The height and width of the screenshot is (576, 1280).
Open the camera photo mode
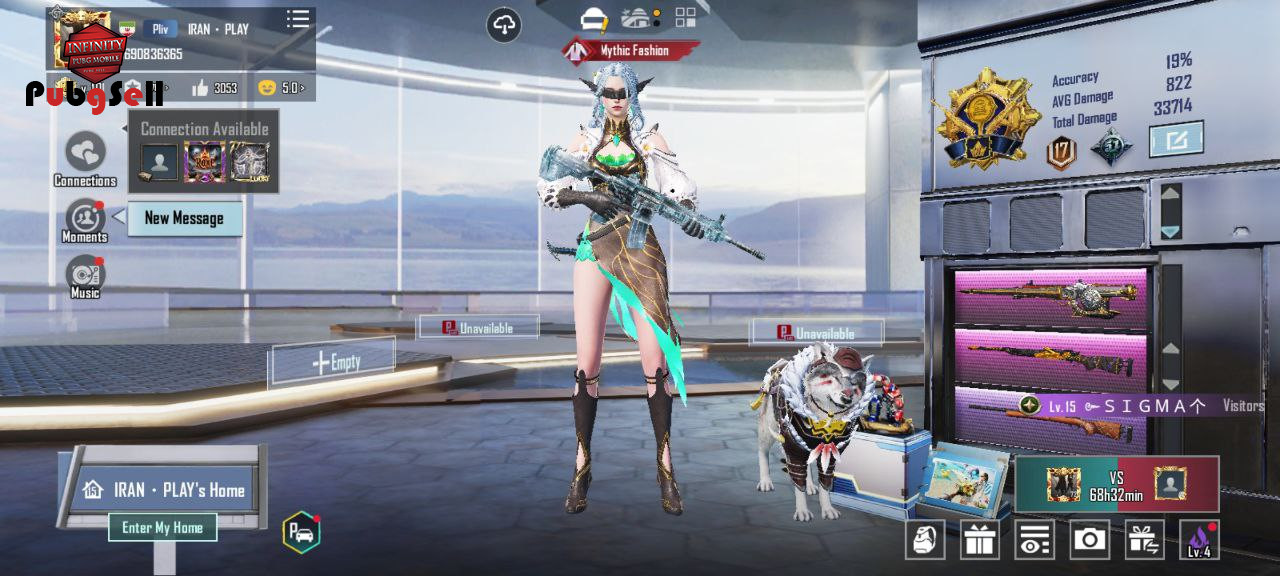point(1089,540)
